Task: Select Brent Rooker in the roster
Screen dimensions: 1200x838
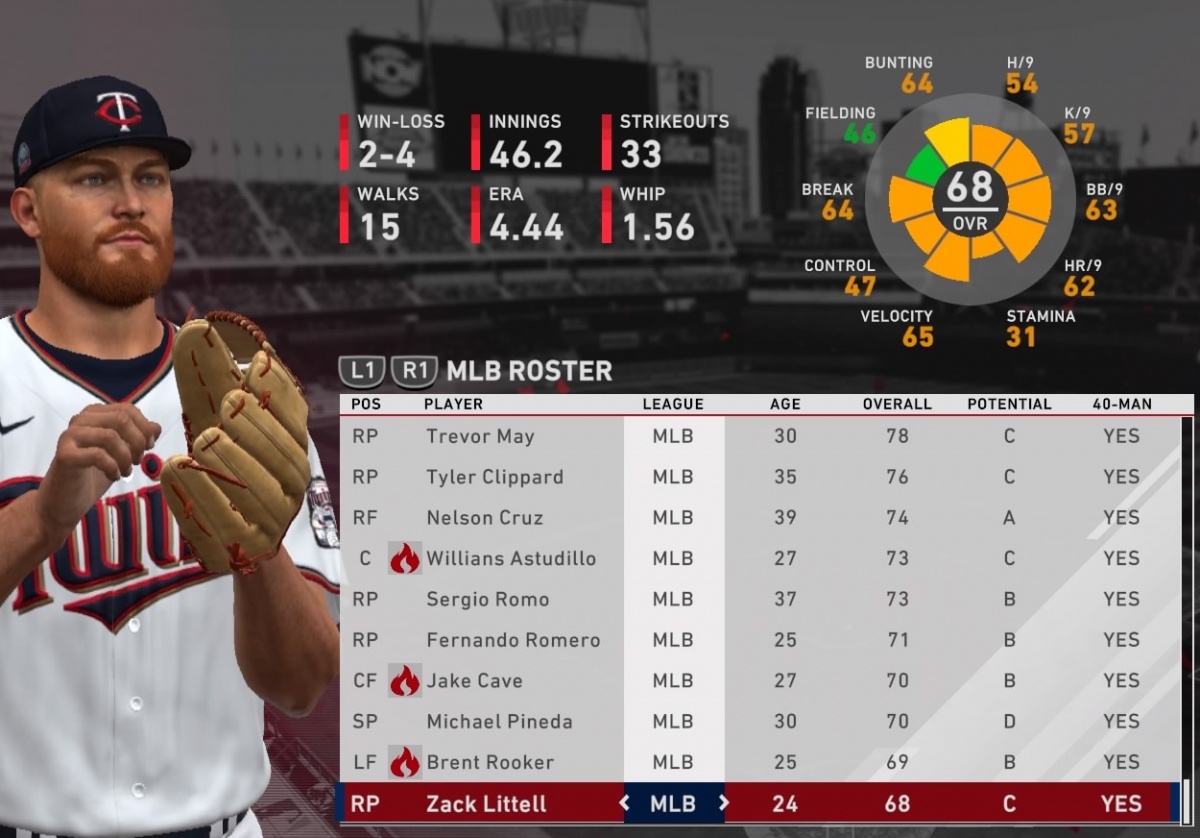Action: tap(489, 762)
